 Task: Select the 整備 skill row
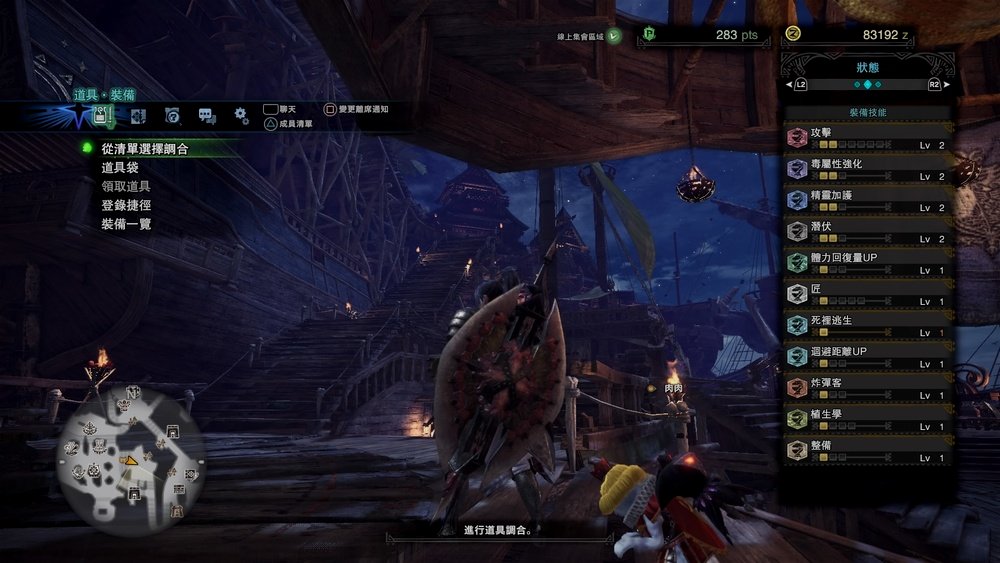866,450
